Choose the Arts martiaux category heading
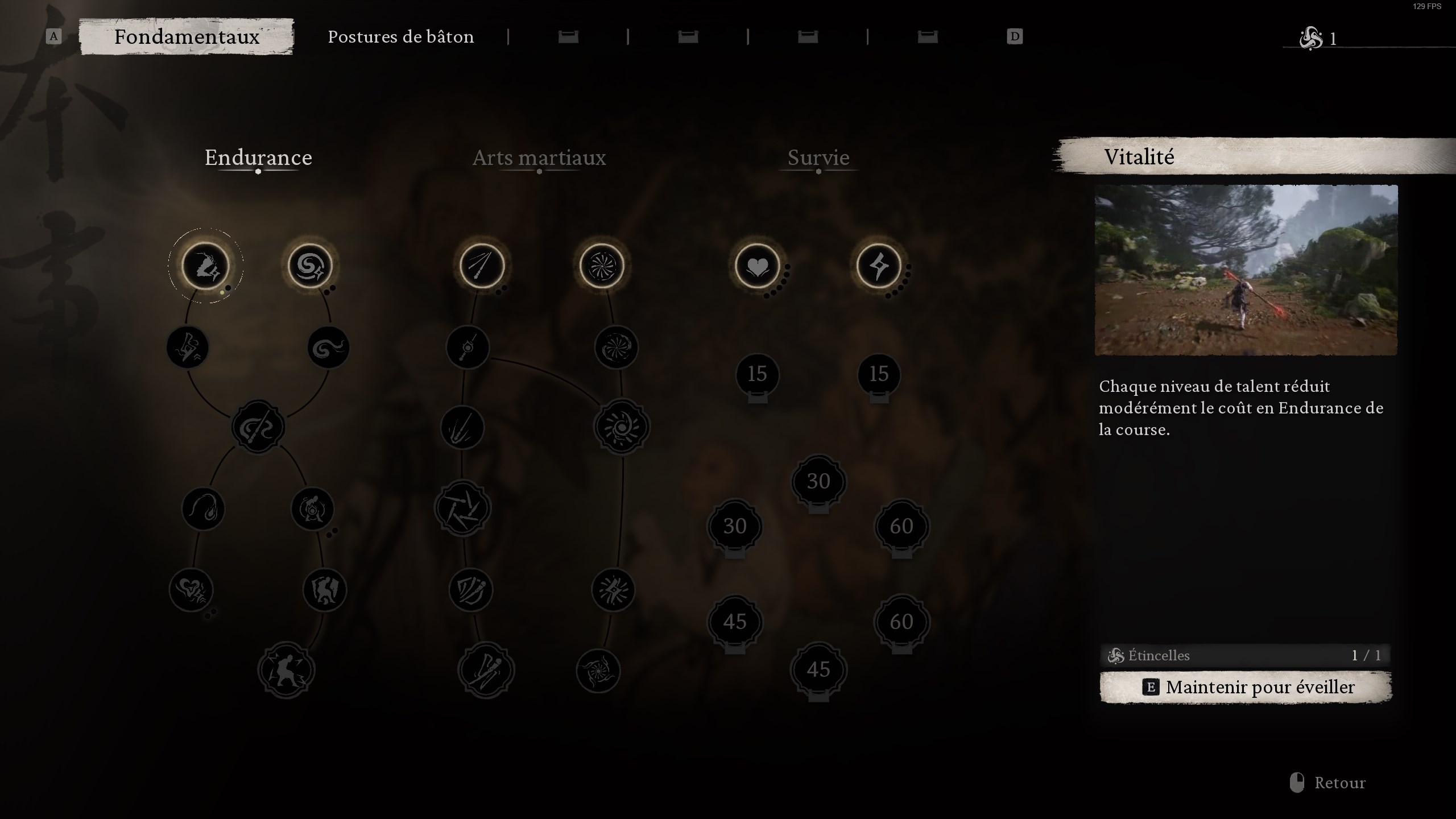The image size is (1456, 819). [539, 158]
